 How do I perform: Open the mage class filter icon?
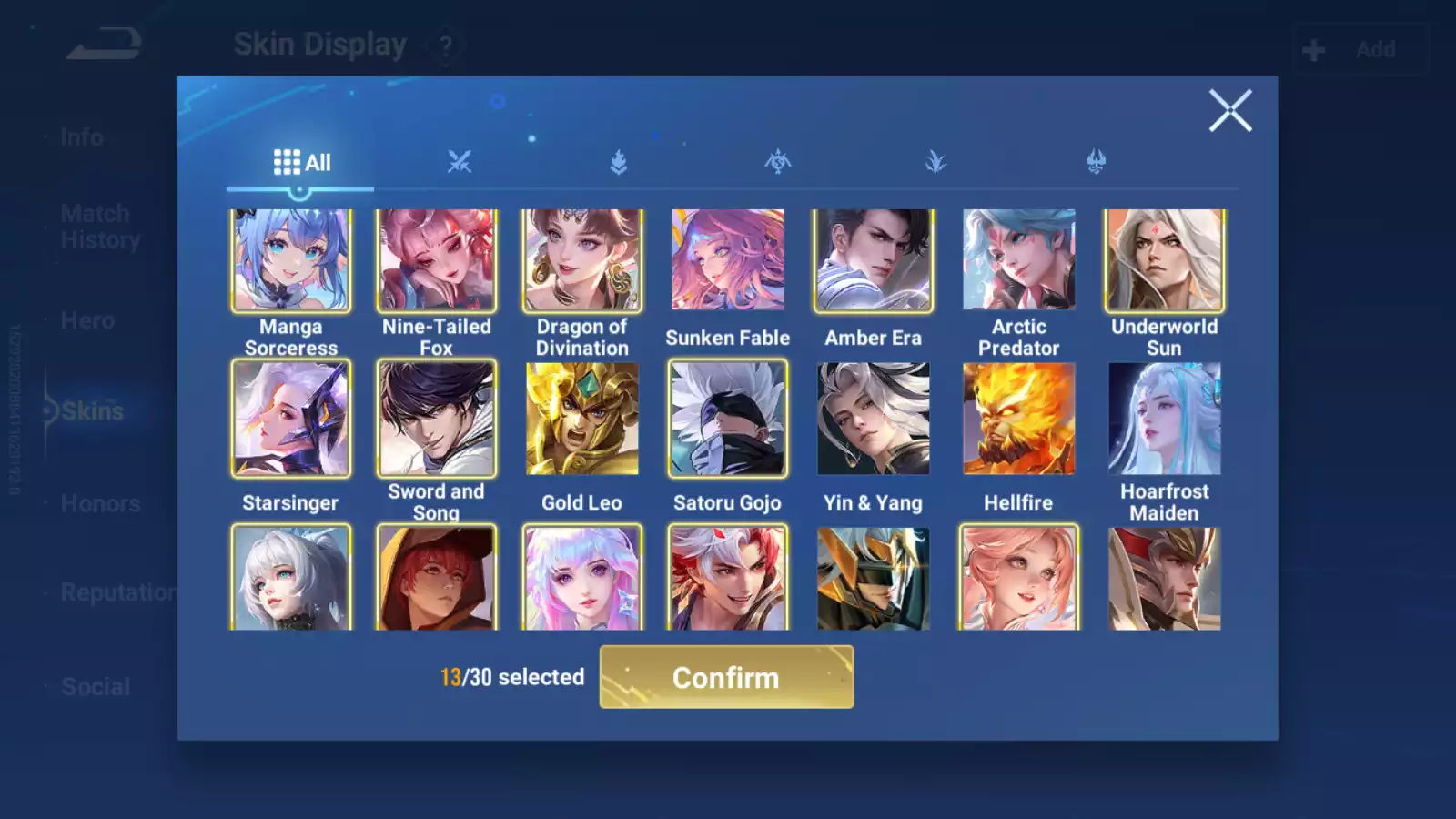[x=937, y=159]
